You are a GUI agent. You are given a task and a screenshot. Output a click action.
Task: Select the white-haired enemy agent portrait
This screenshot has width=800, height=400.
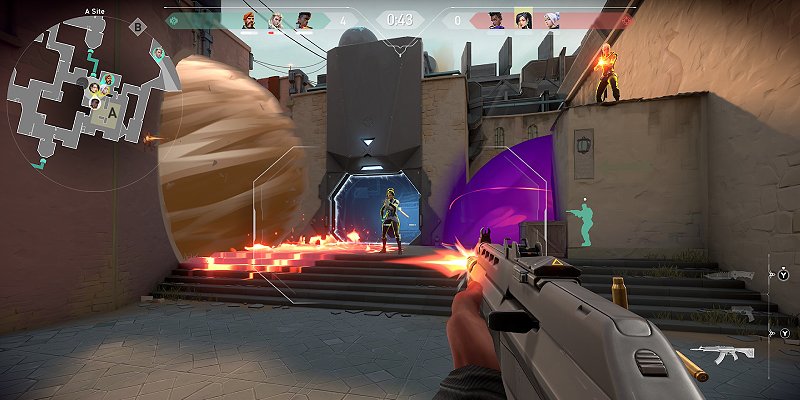click(x=549, y=19)
